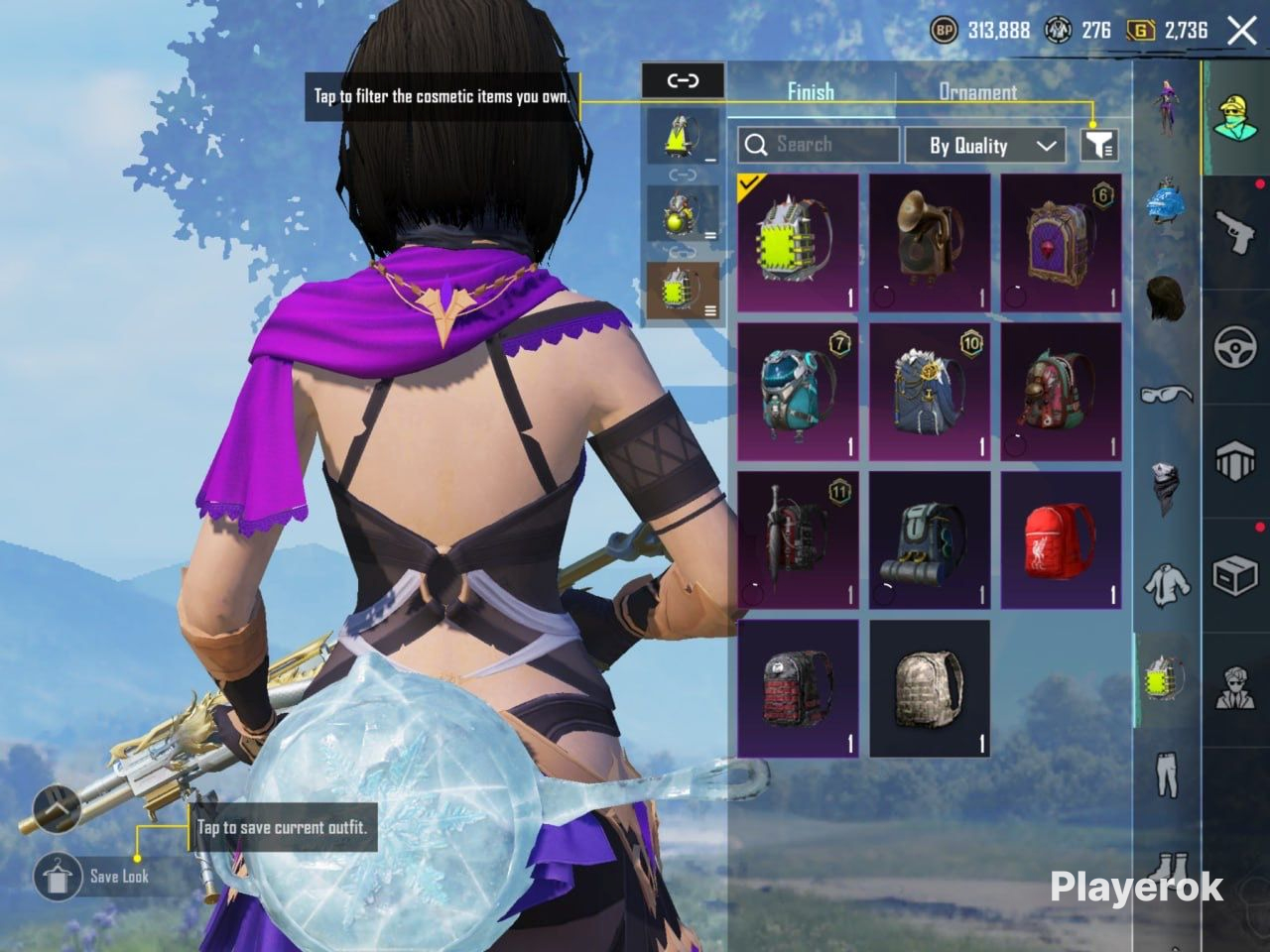
Task: Select the purple gem level 6 backpack
Action: (x=1061, y=243)
